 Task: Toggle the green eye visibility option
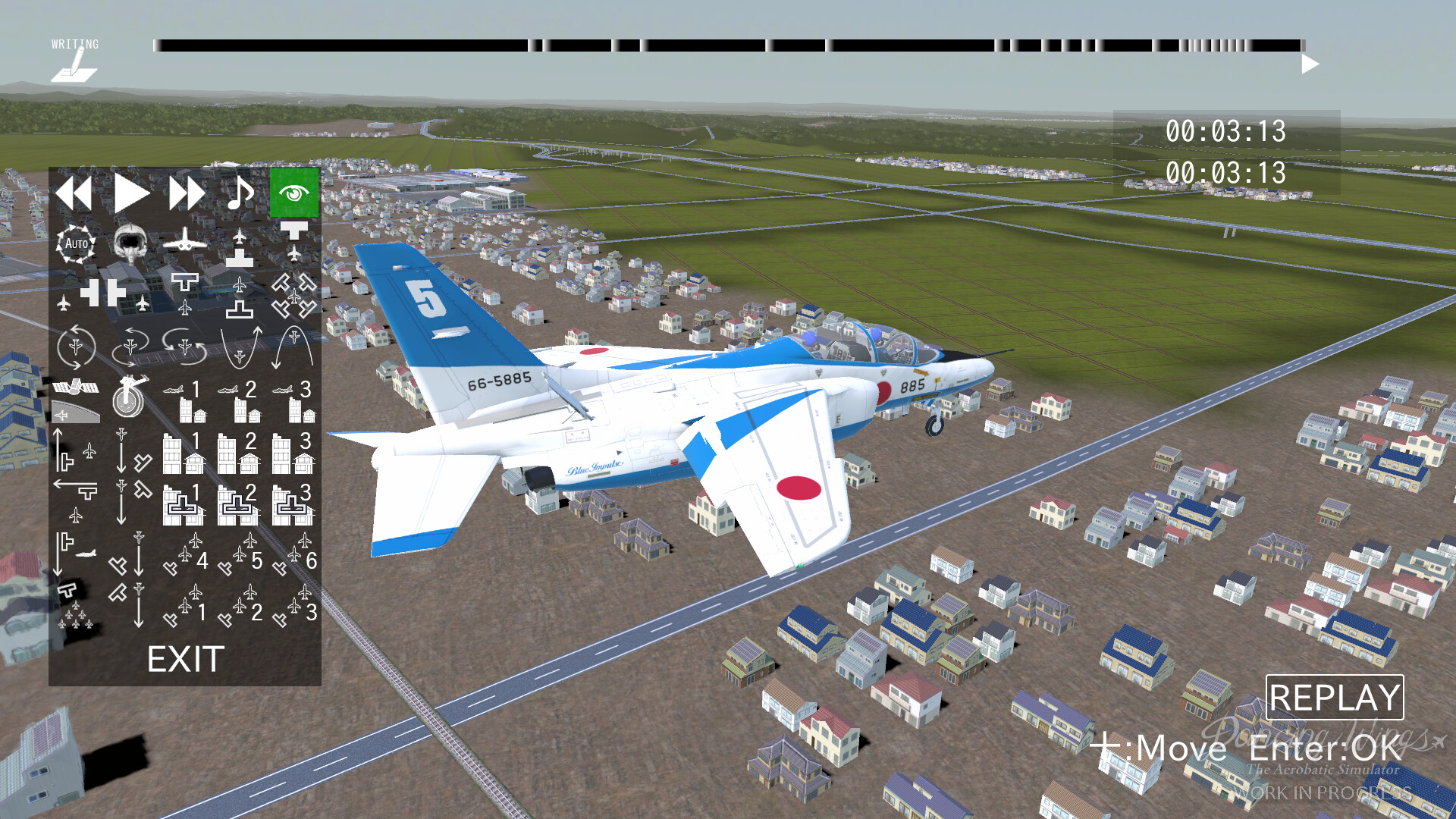click(293, 193)
